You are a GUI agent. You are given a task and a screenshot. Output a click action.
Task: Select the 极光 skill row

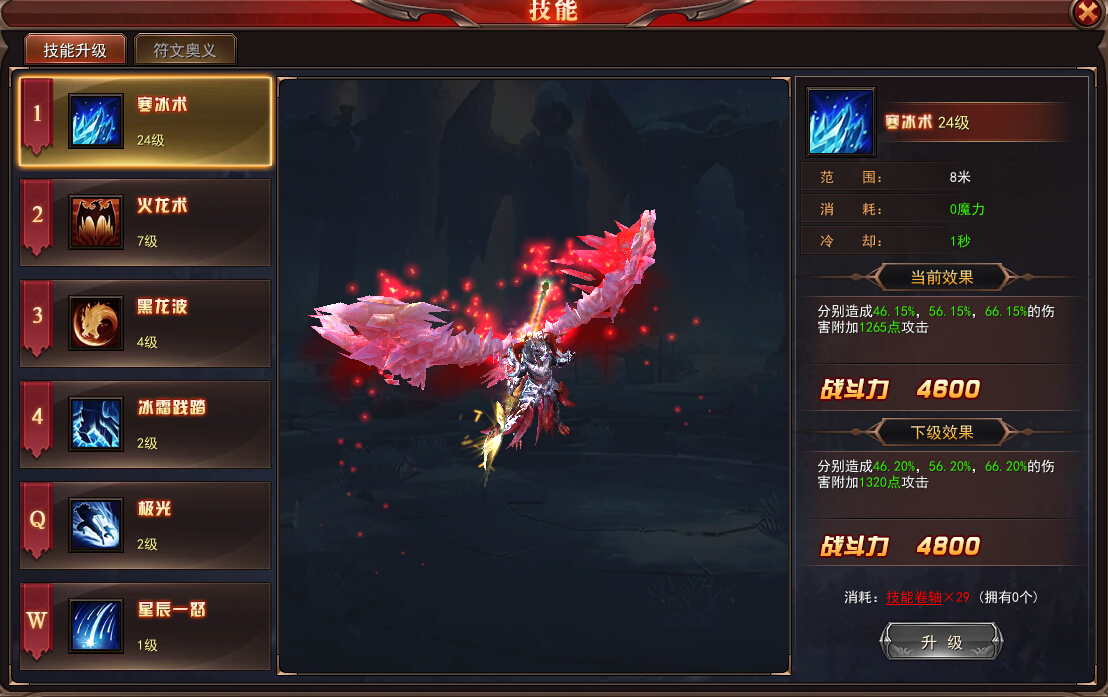tap(146, 526)
